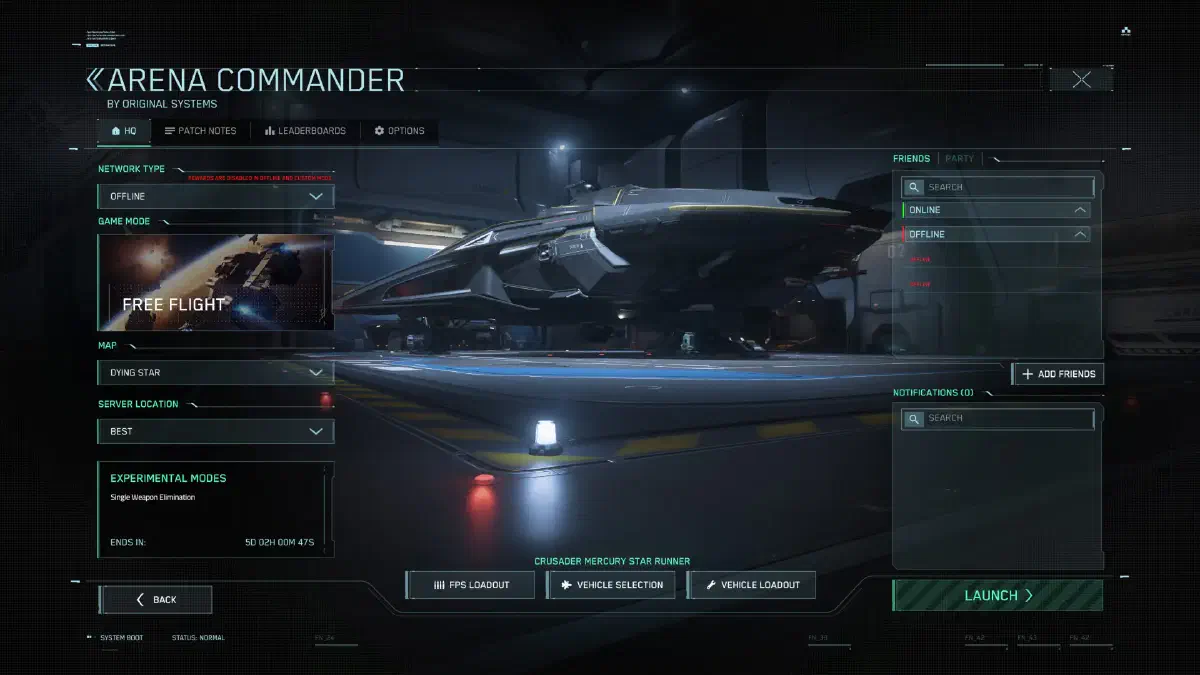
Task: Open the FPS Loadout menu
Action: (x=471, y=585)
